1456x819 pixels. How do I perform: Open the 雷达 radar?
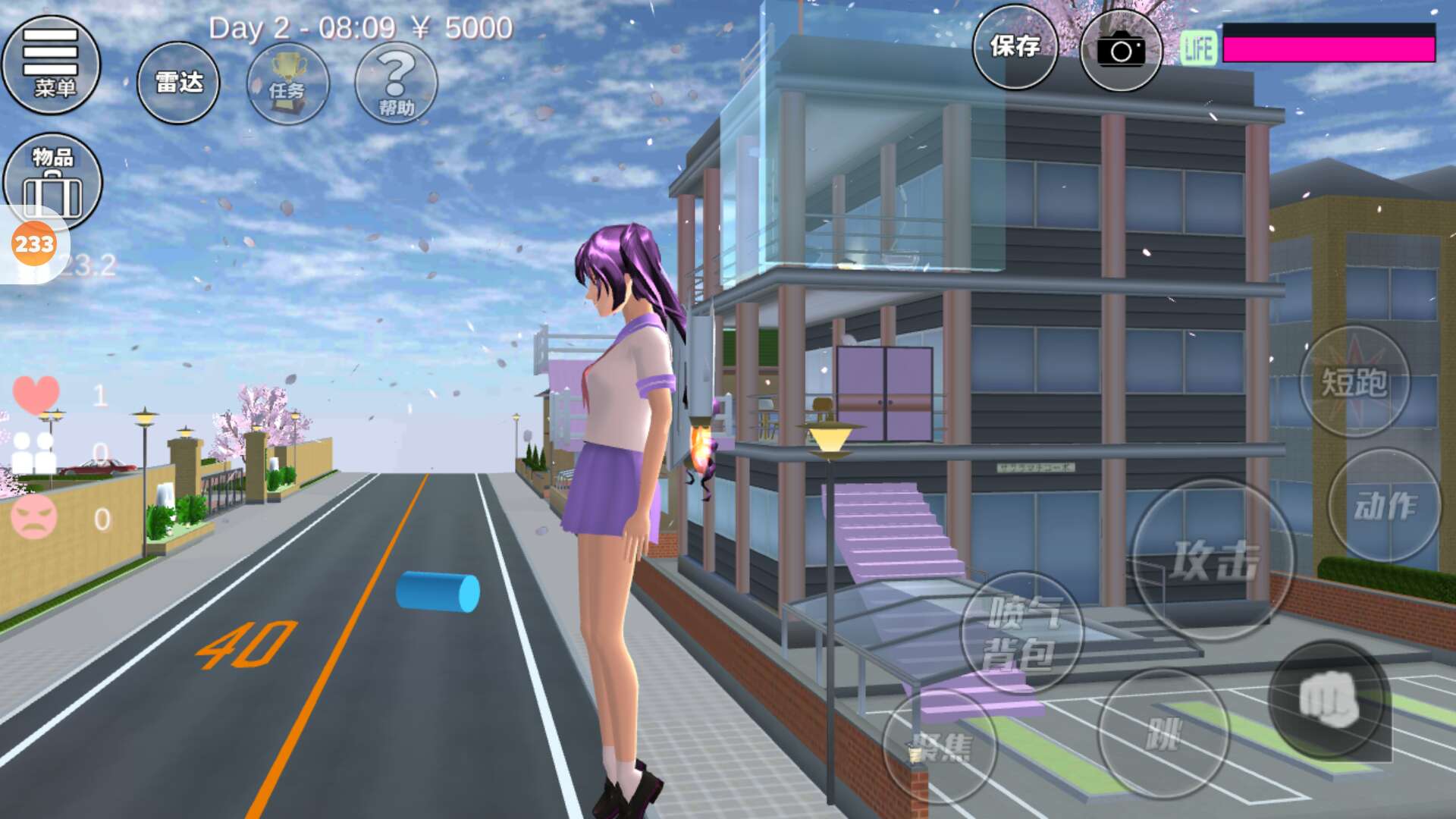[179, 83]
